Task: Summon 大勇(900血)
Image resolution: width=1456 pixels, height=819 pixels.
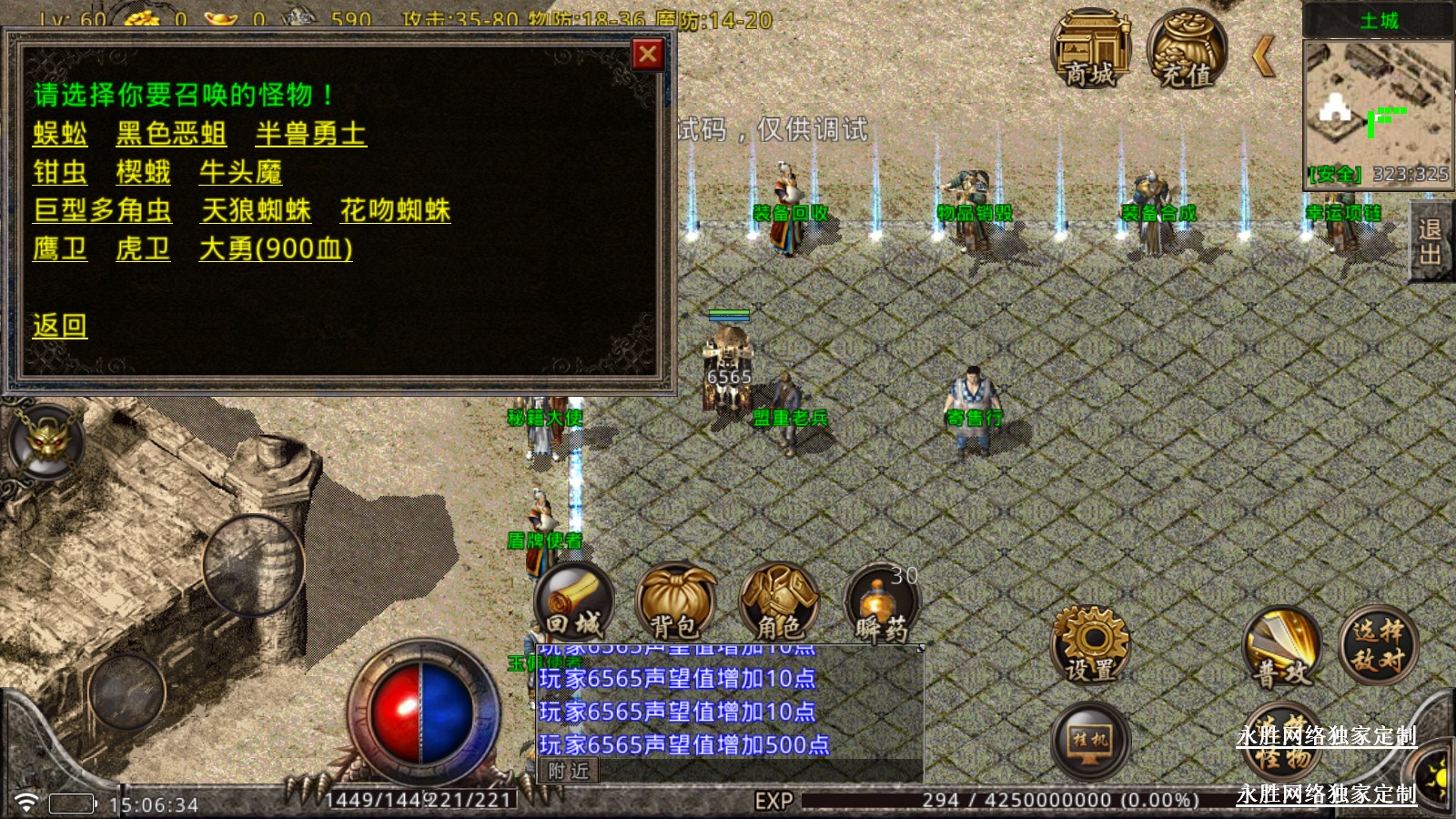Action: tap(276, 248)
